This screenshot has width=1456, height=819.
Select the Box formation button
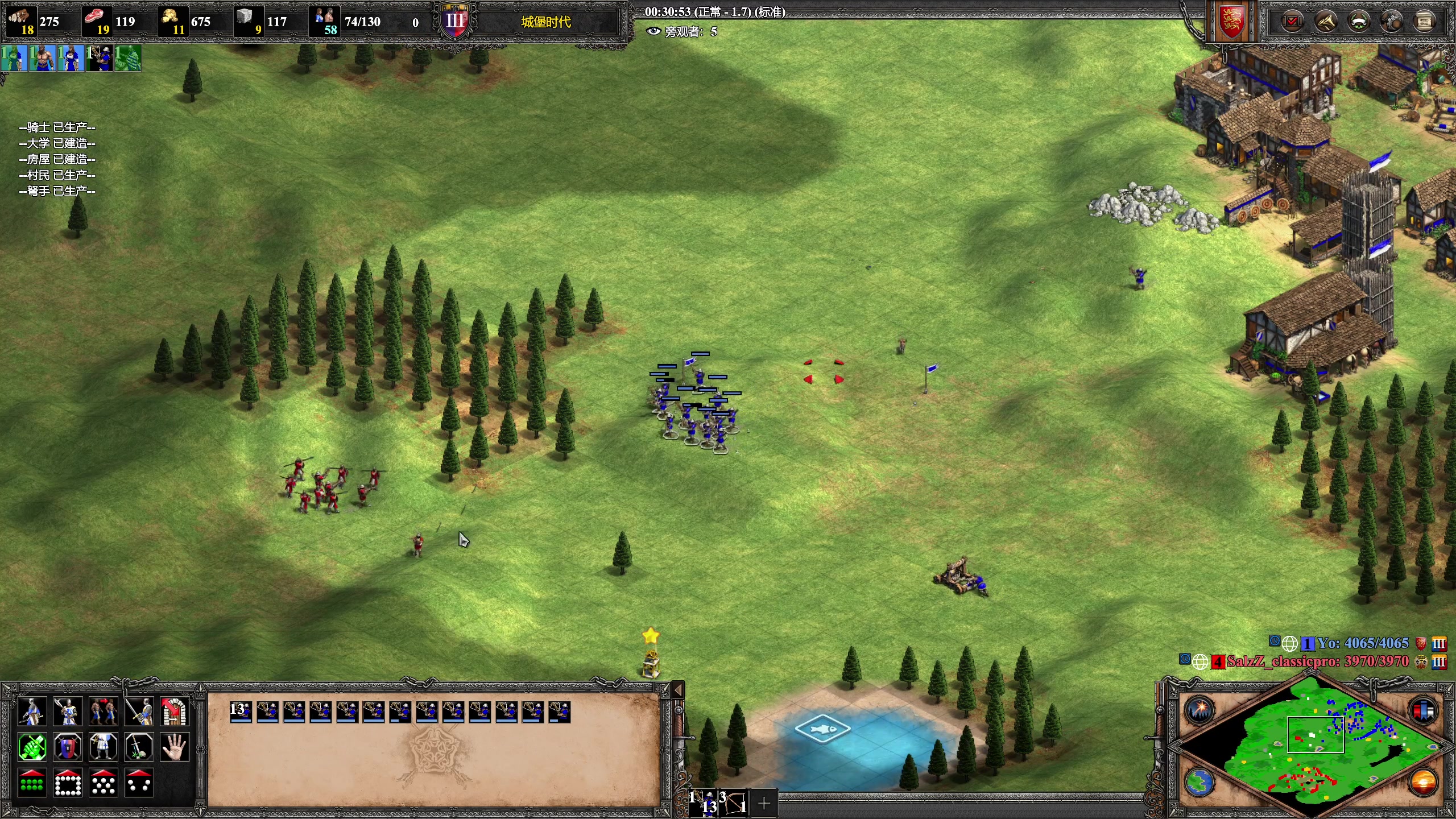[68, 783]
